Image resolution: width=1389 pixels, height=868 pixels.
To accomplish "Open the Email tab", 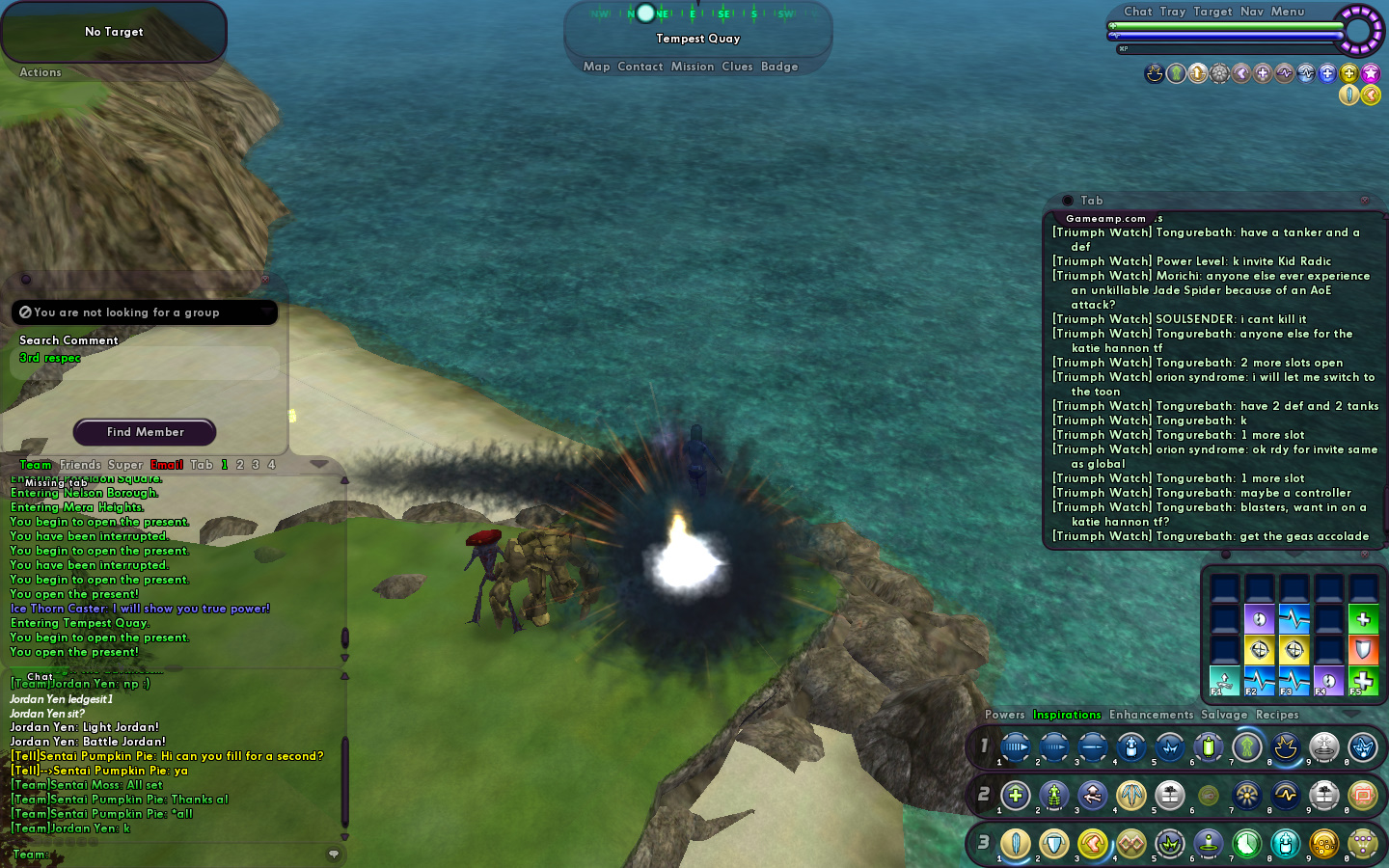I will tap(166, 465).
